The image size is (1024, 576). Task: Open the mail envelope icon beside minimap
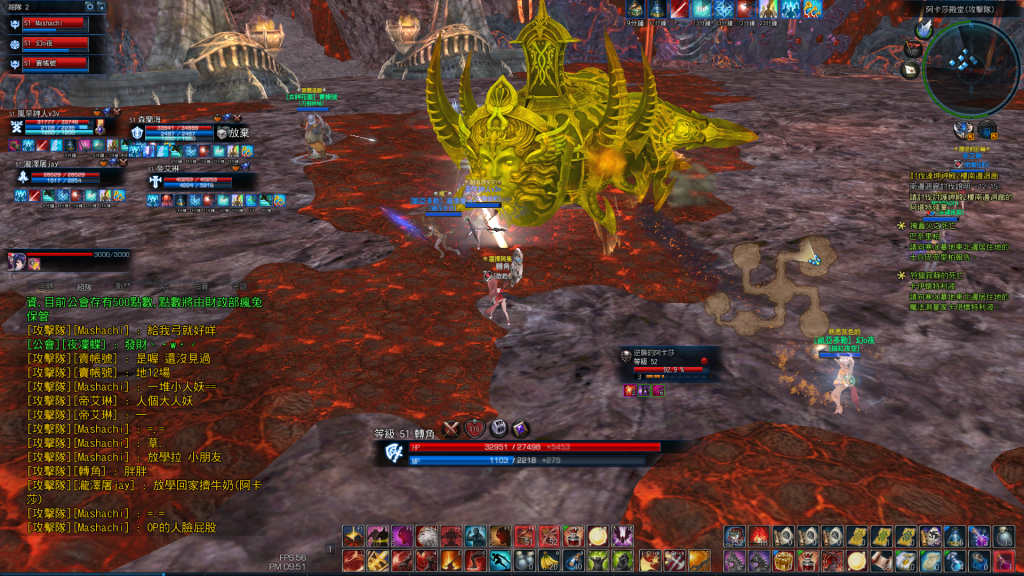(910, 70)
